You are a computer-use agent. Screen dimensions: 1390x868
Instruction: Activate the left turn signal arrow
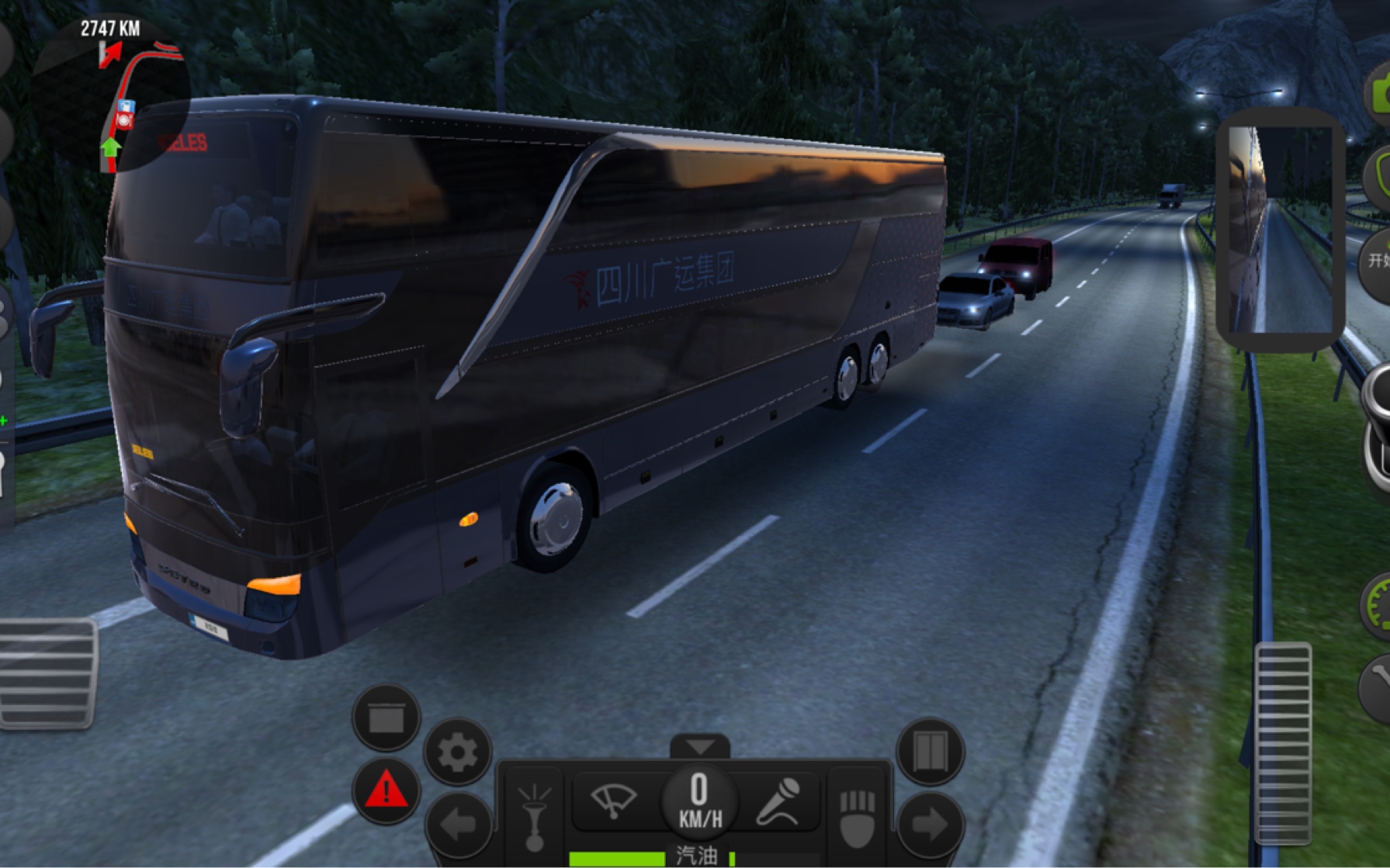click(458, 825)
